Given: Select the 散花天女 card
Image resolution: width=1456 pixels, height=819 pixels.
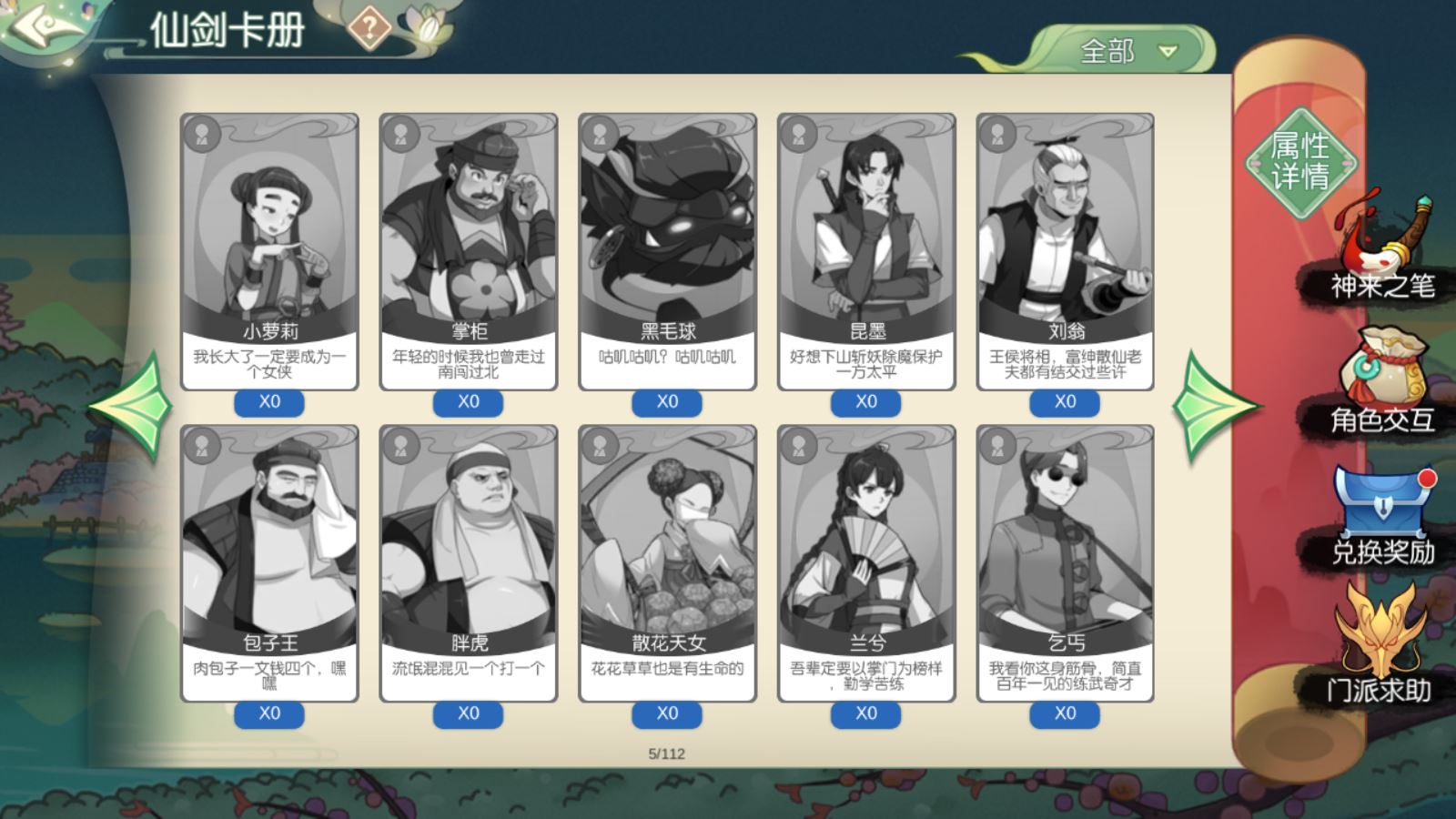Looking at the screenshot, I should pos(667,562).
